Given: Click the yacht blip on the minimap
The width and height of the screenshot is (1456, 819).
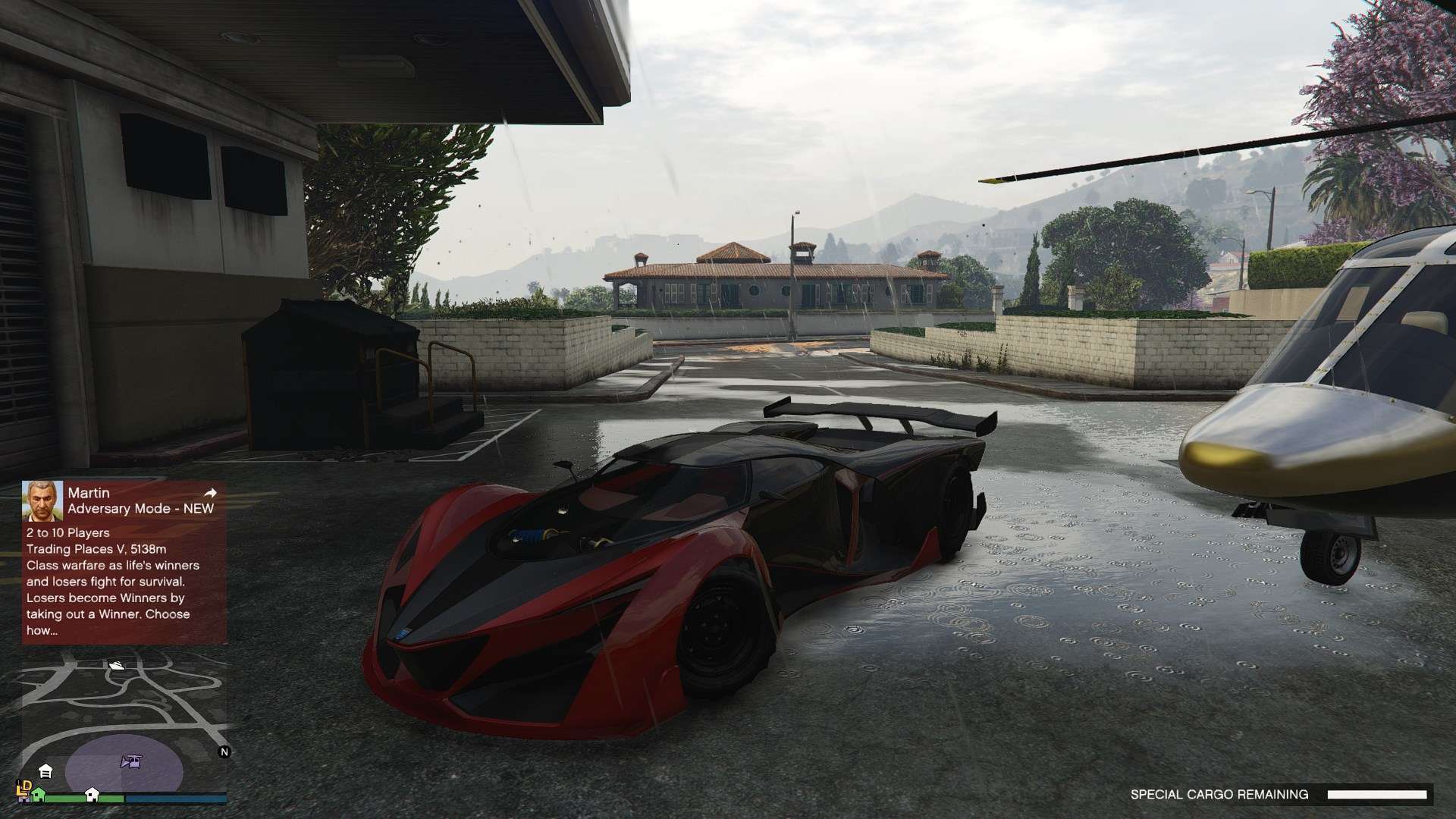Looking at the screenshot, I should pyautogui.click(x=117, y=665).
